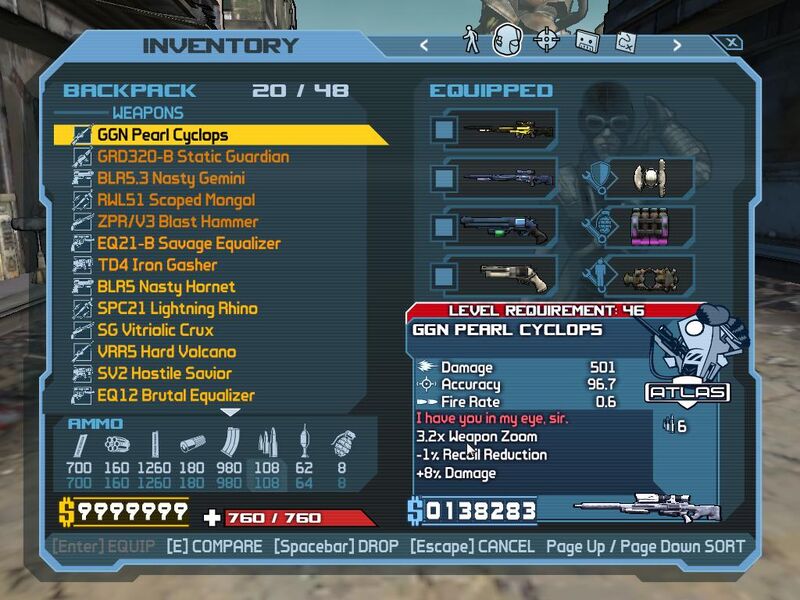The image size is (800, 600).
Task: Choose the TD4 Iron Gasher
Action: coord(157,265)
